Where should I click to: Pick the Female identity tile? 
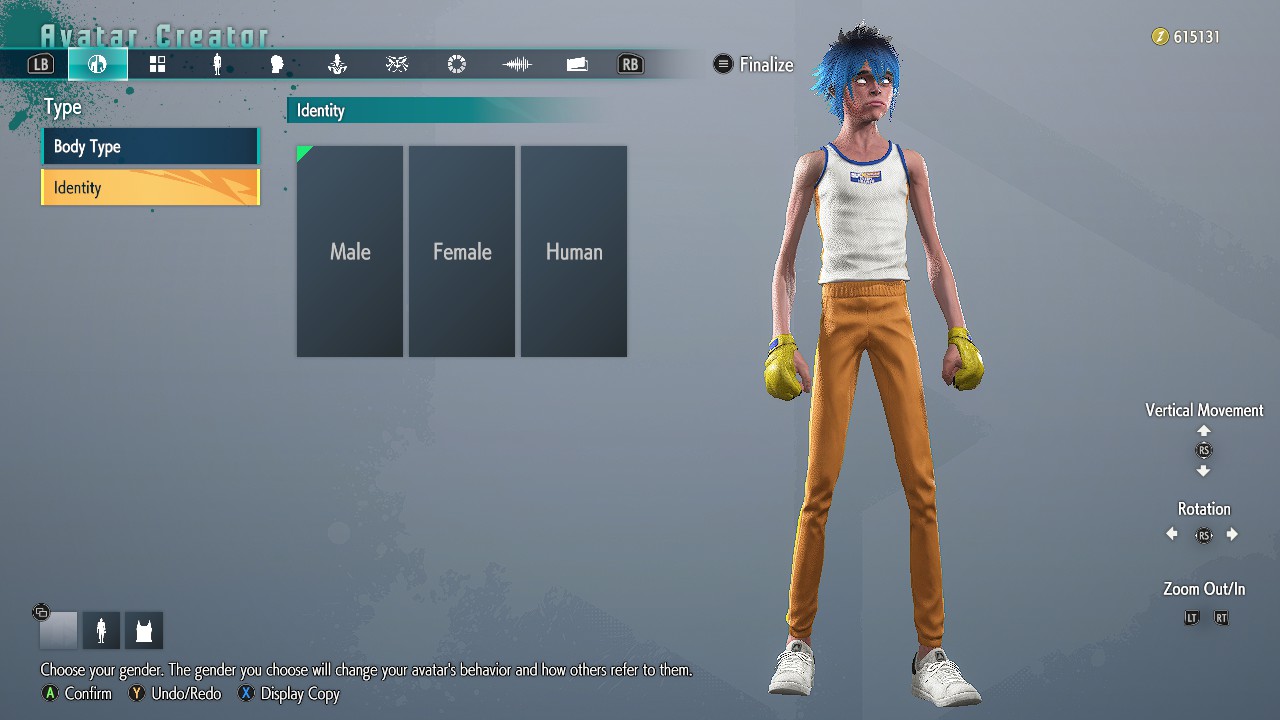[462, 252]
